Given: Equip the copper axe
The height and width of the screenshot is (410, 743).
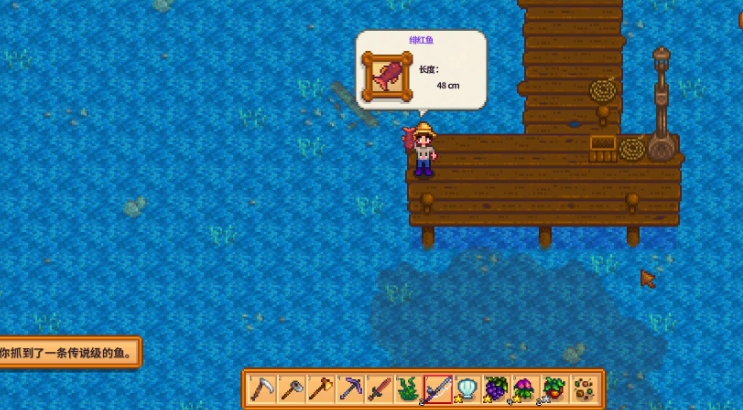Looking at the screenshot, I should click(320, 388).
